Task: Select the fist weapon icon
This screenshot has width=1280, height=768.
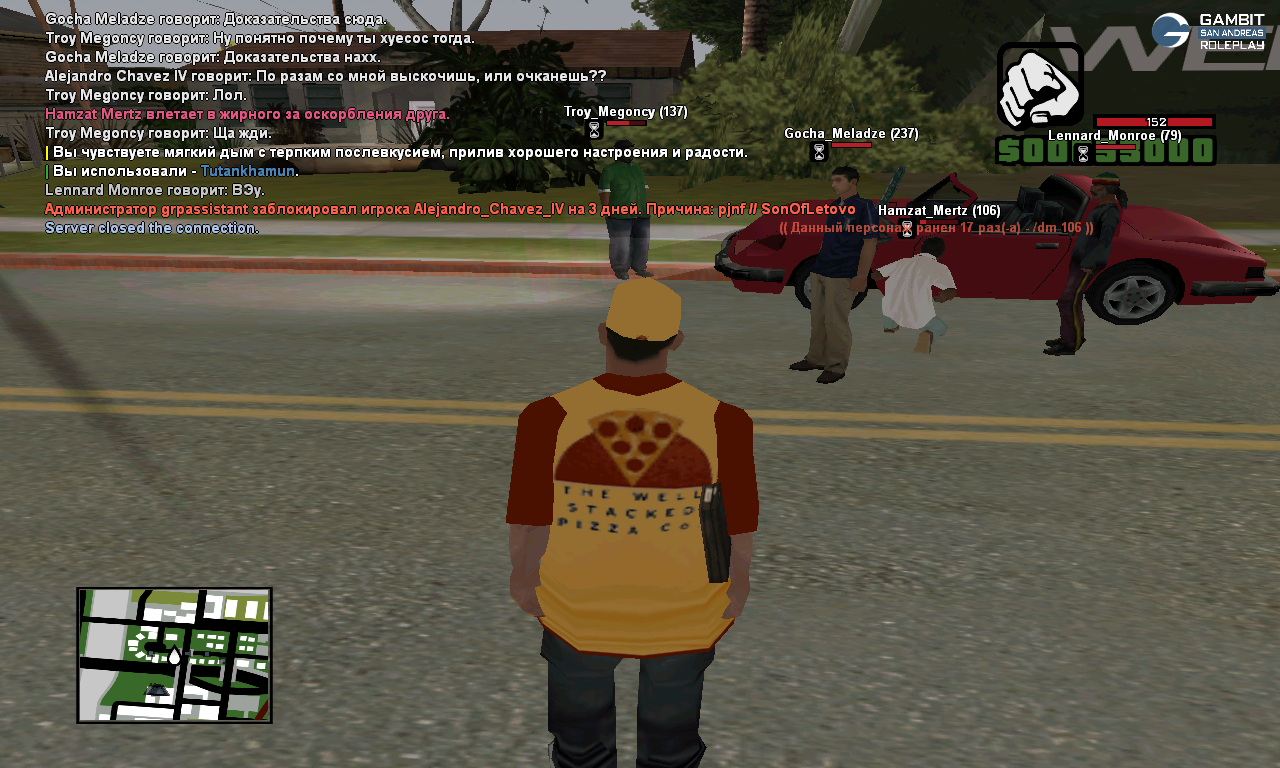Action: tap(1040, 86)
